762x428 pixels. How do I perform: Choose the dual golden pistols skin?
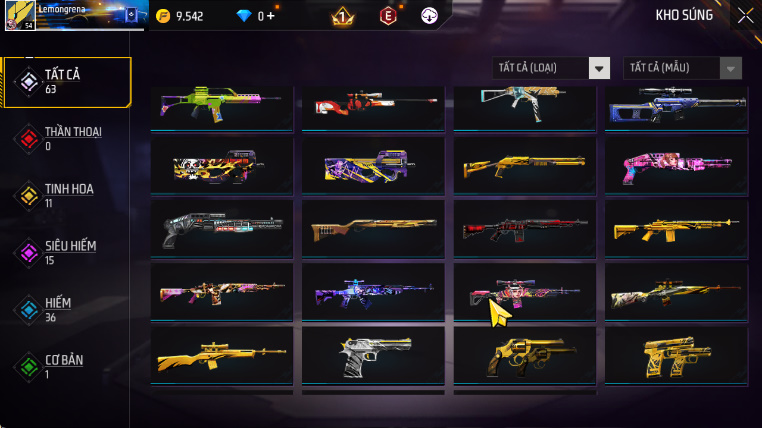[675, 354]
